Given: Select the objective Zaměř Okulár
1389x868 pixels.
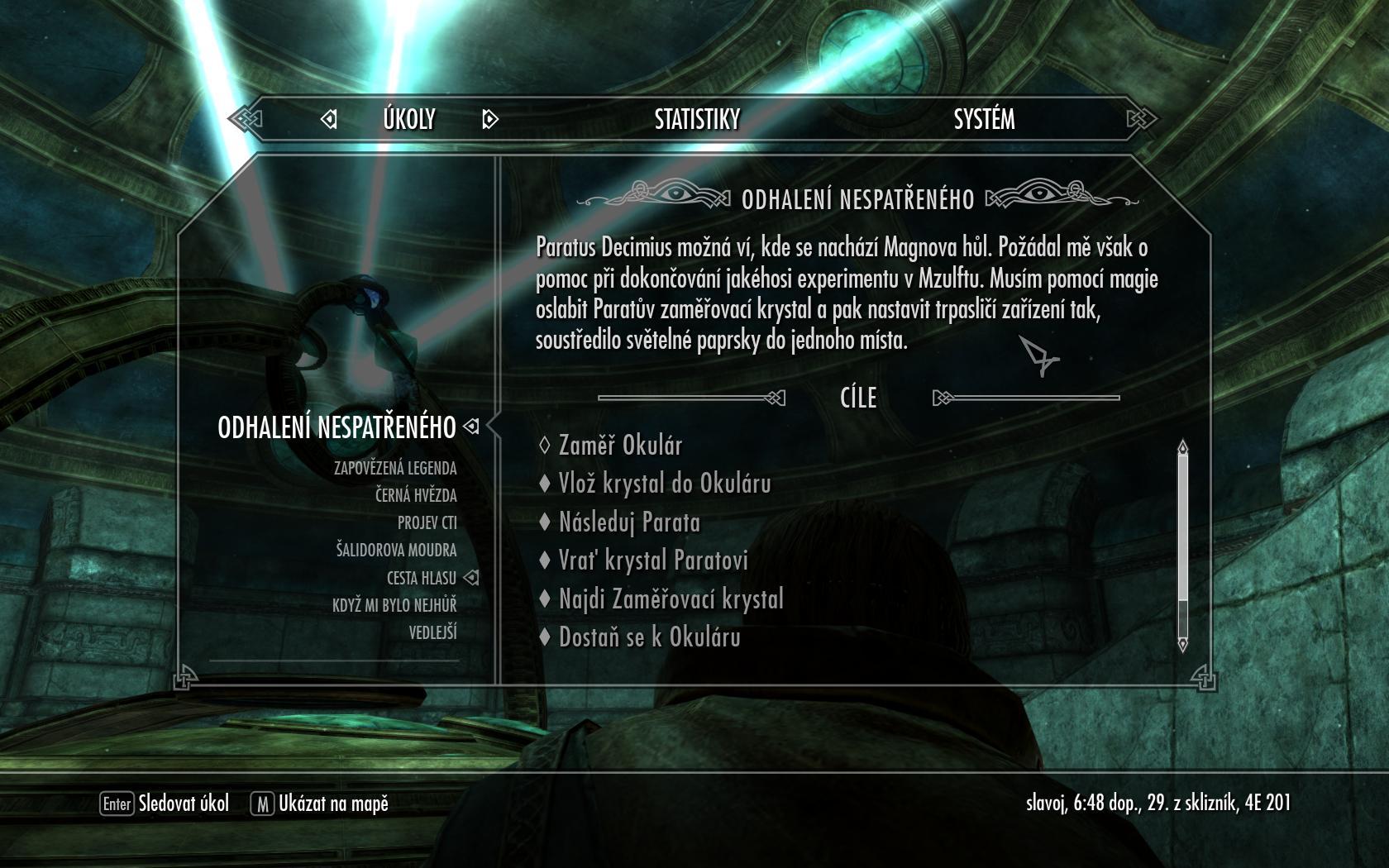Looking at the screenshot, I should 620,446.
